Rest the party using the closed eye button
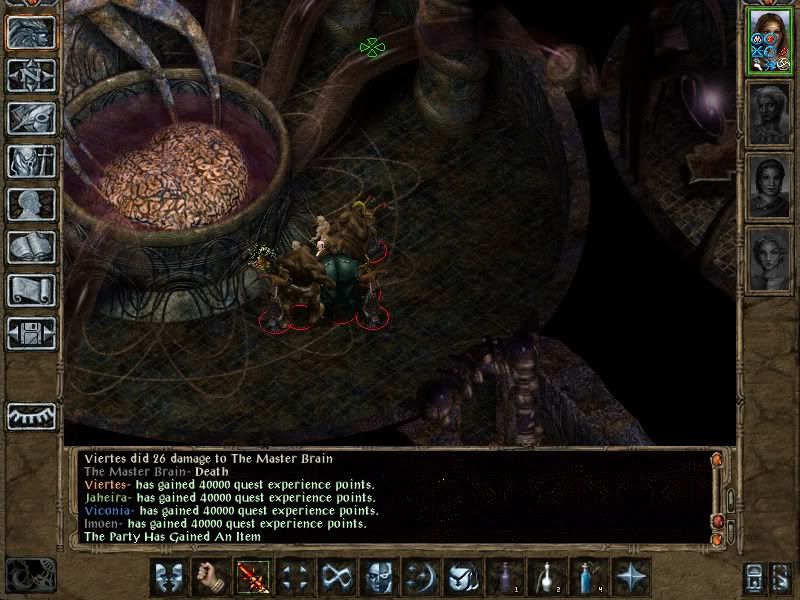 tap(31, 414)
